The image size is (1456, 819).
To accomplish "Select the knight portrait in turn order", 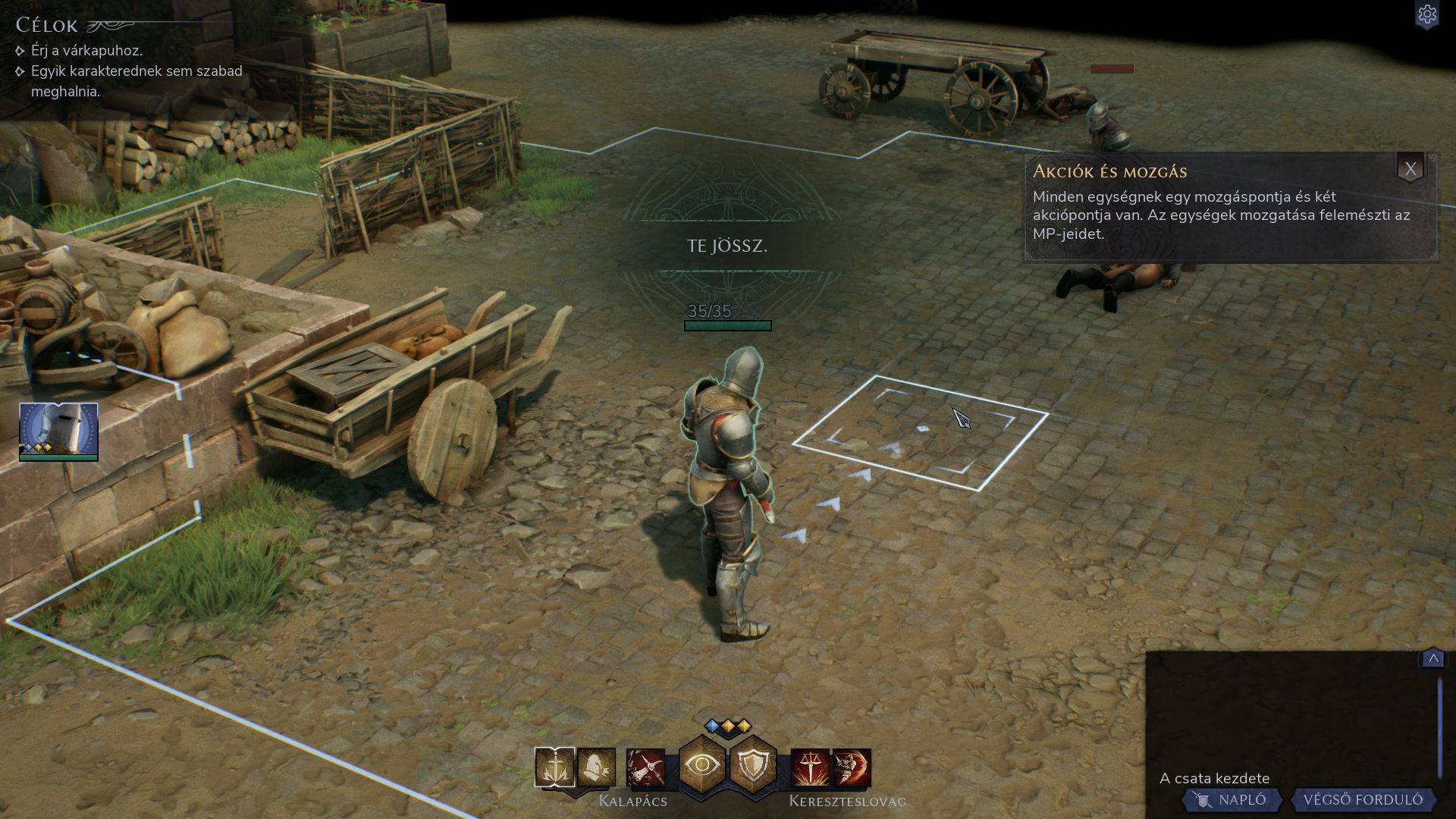I will pyautogui.click(x=58, y=431).
